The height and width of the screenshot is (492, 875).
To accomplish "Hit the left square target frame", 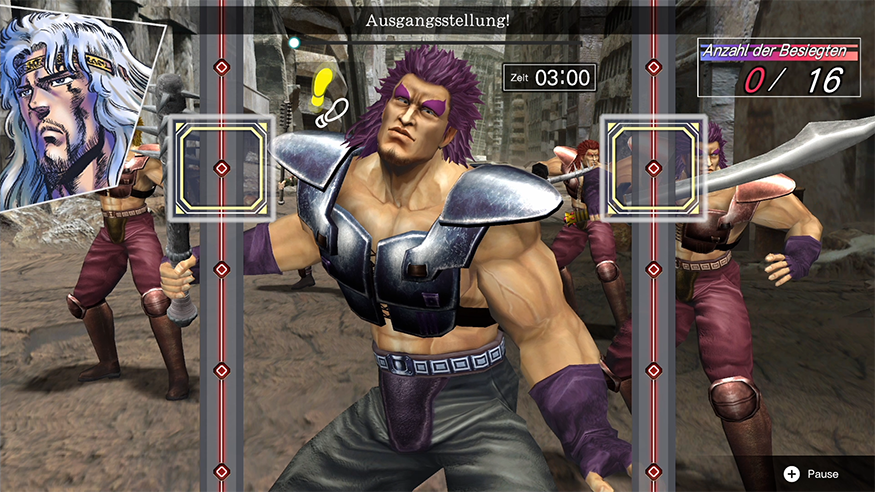I will coord(221,167).
